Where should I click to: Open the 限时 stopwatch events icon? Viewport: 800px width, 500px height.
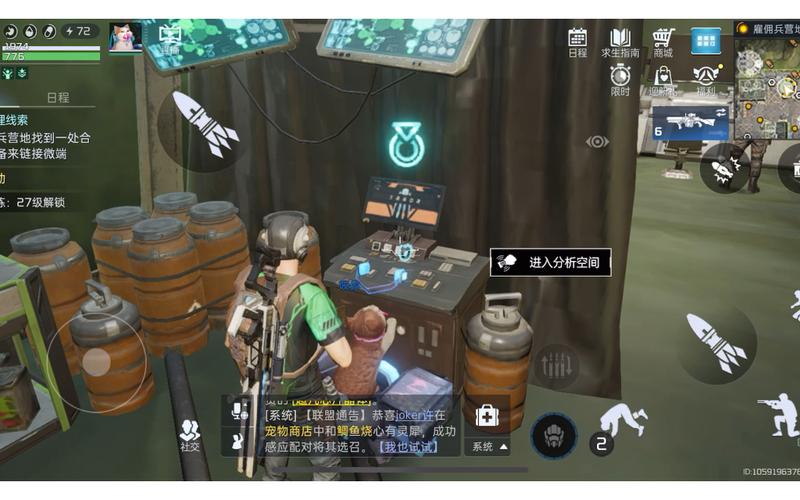click(x=620, y=78)
